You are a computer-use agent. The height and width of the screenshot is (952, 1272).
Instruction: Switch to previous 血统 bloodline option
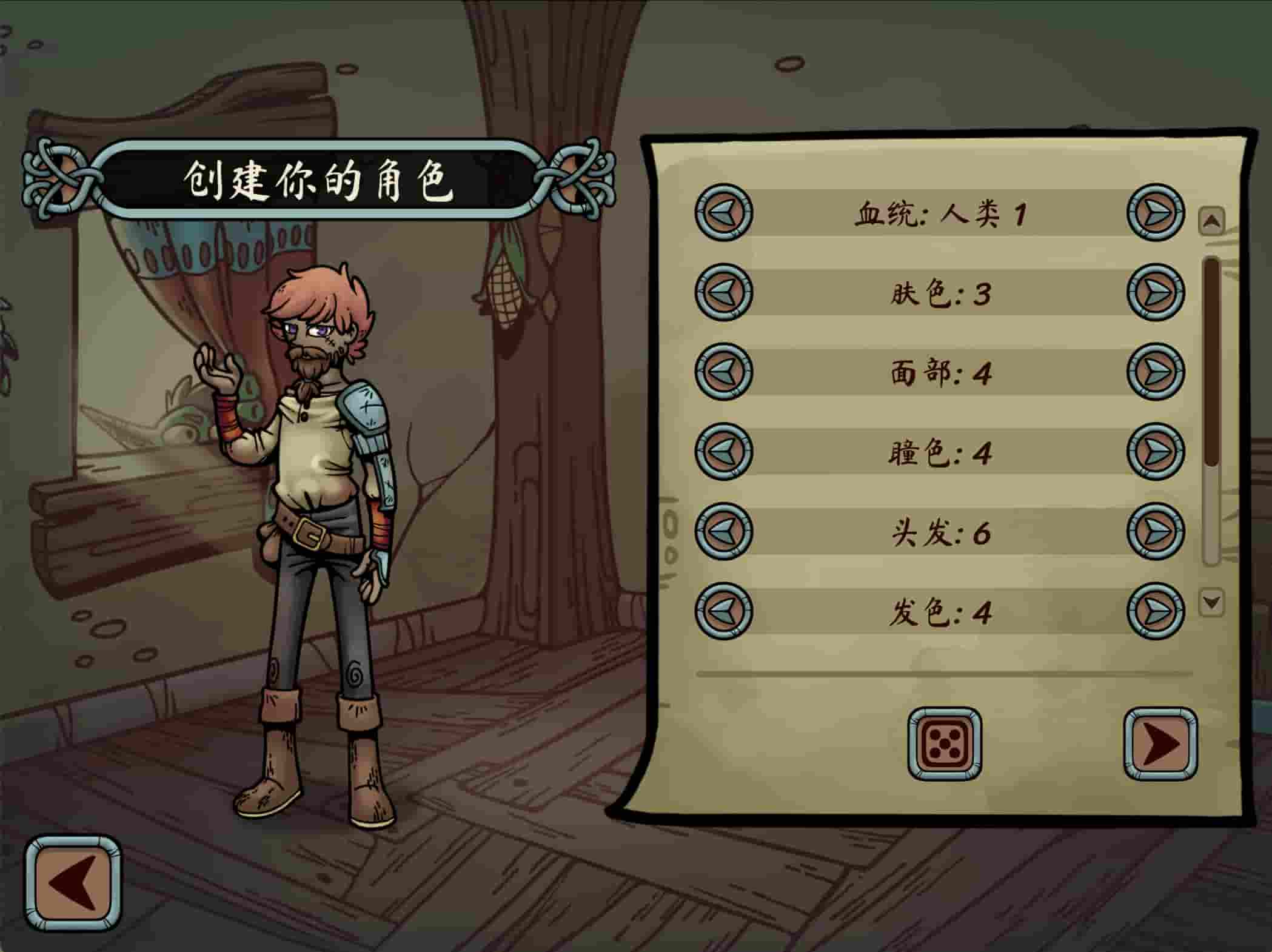pos(723,212)
